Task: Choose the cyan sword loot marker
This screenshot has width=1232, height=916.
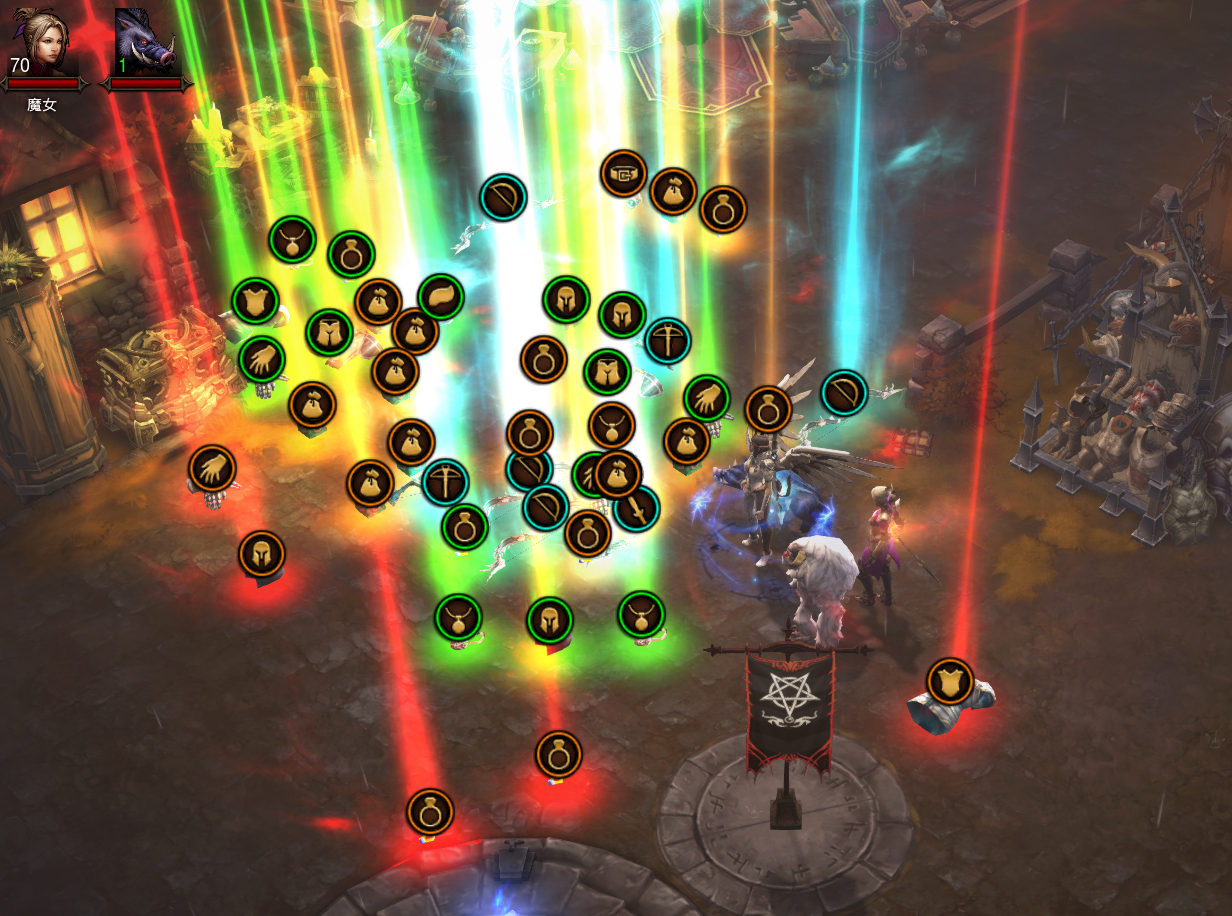Action: pos(636,508)
